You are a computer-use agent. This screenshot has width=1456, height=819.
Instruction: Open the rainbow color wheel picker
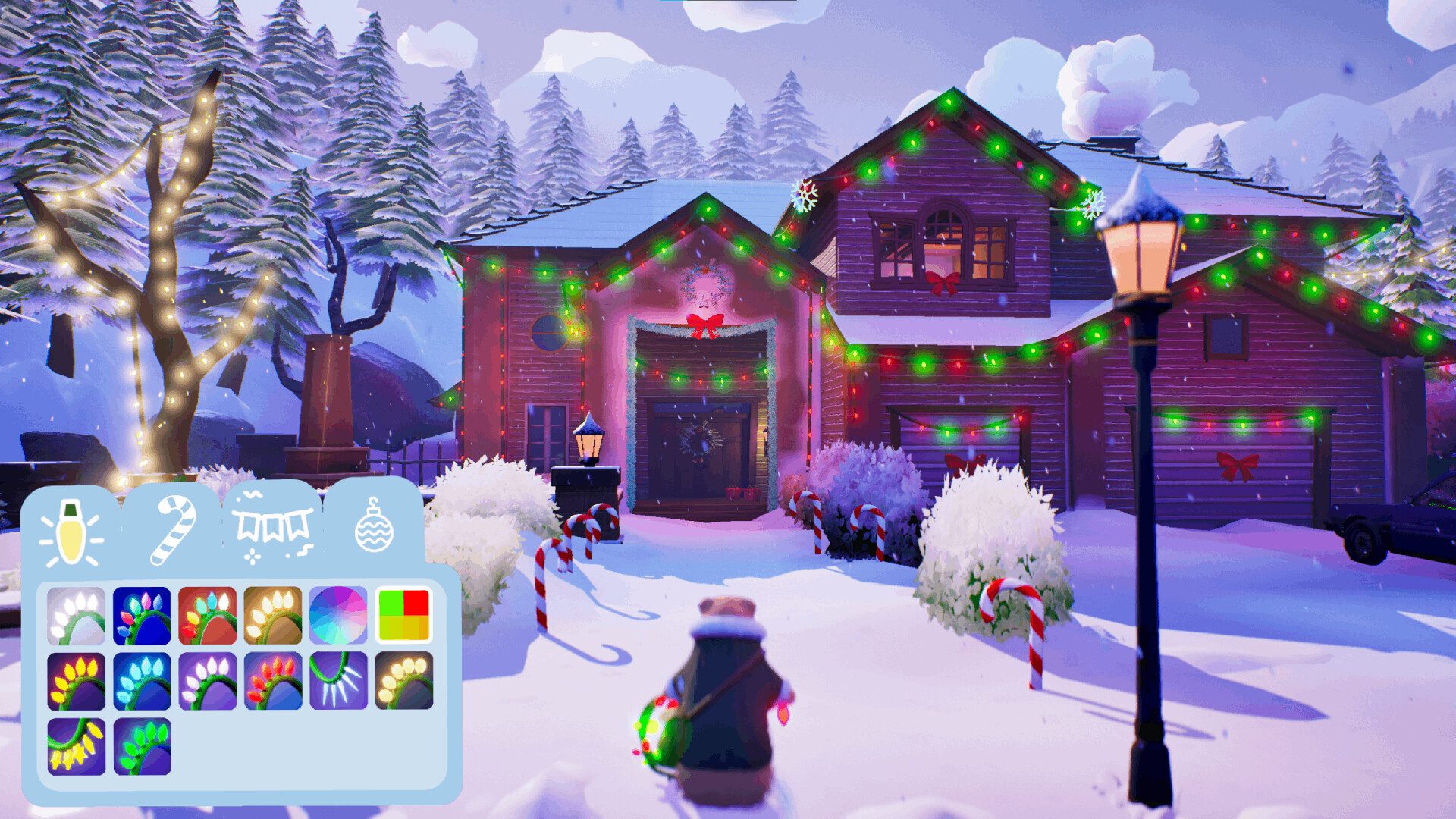tap(338, 616)
